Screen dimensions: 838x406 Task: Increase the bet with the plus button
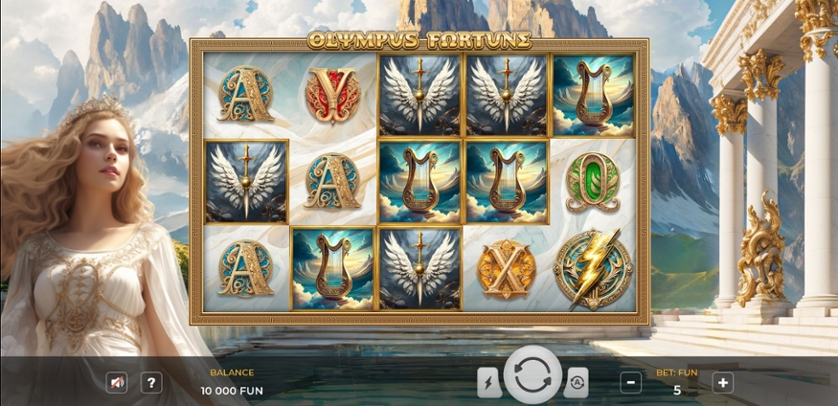pyautogui.click(x=722, y=382)
